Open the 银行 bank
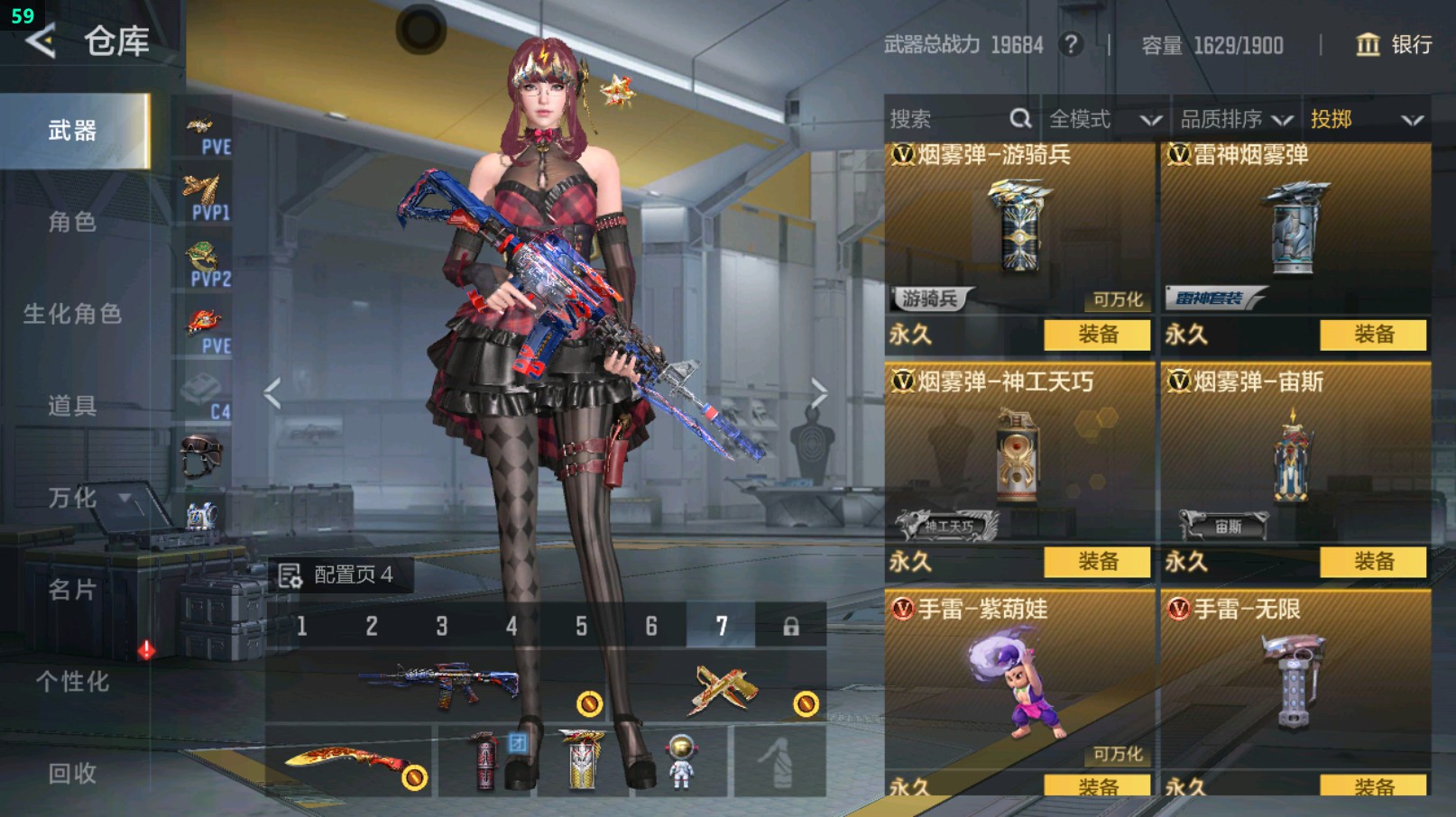1456x817 pixels. [x=1394, y=44]
